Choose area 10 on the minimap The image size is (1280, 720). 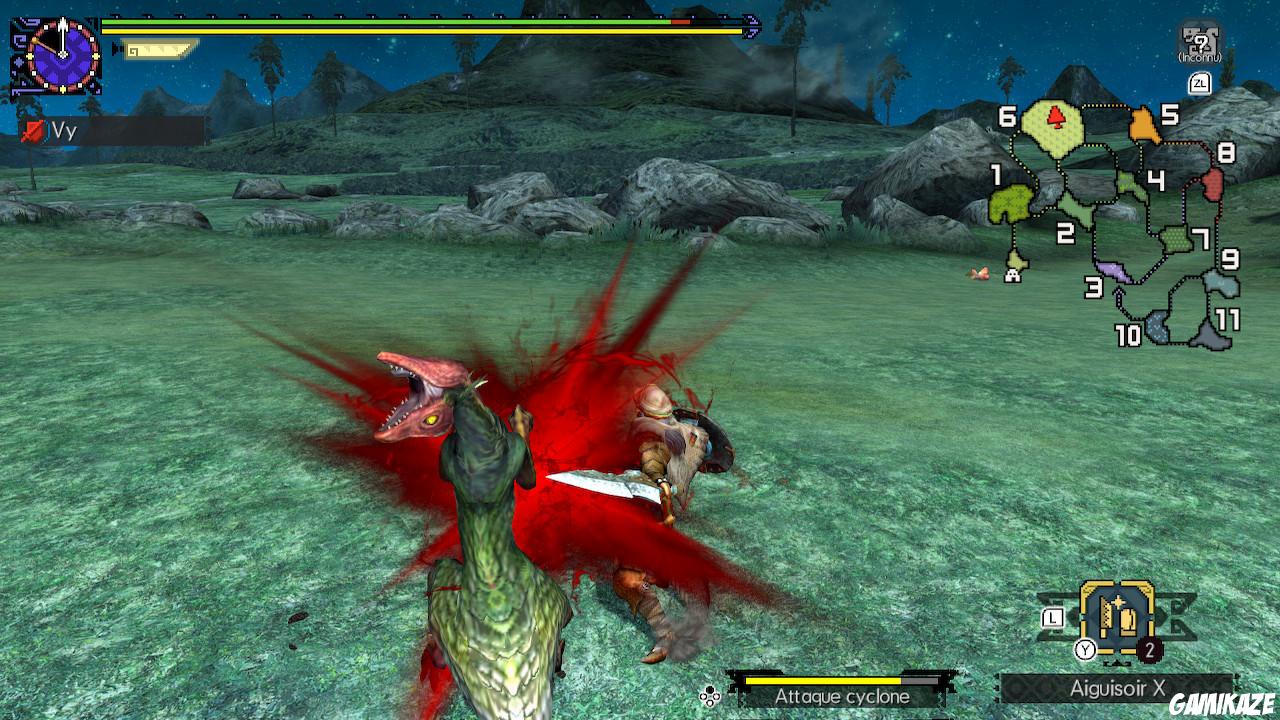(1158, 326)
